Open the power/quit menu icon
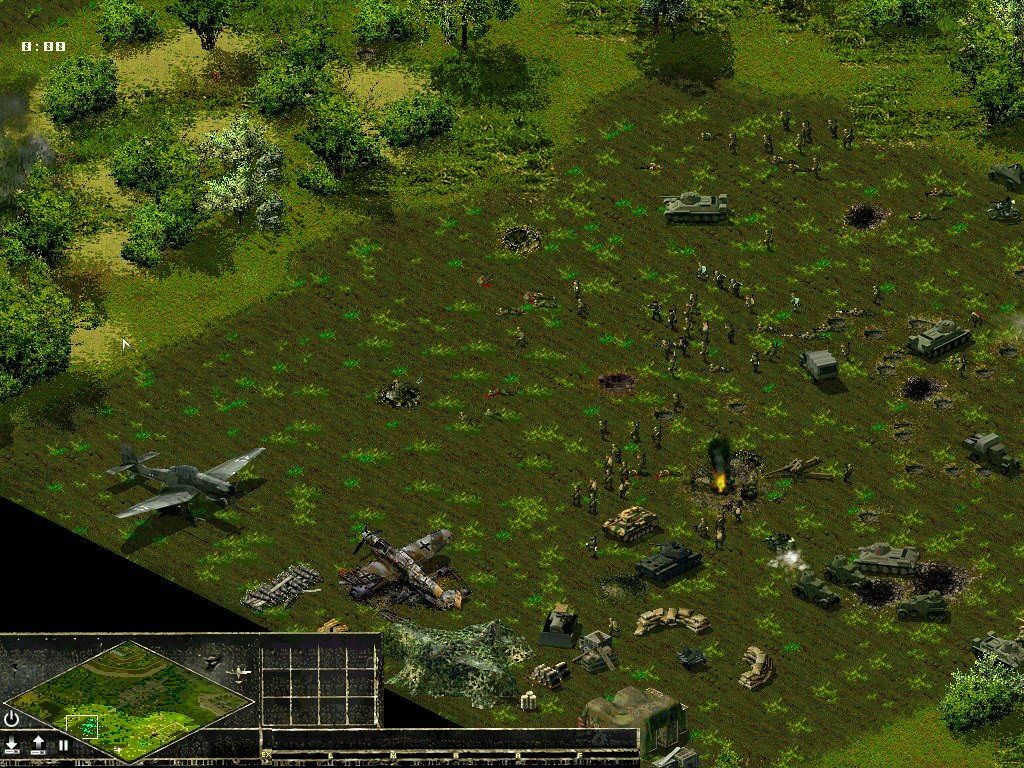1024x768 pixels. coord(12,718)
